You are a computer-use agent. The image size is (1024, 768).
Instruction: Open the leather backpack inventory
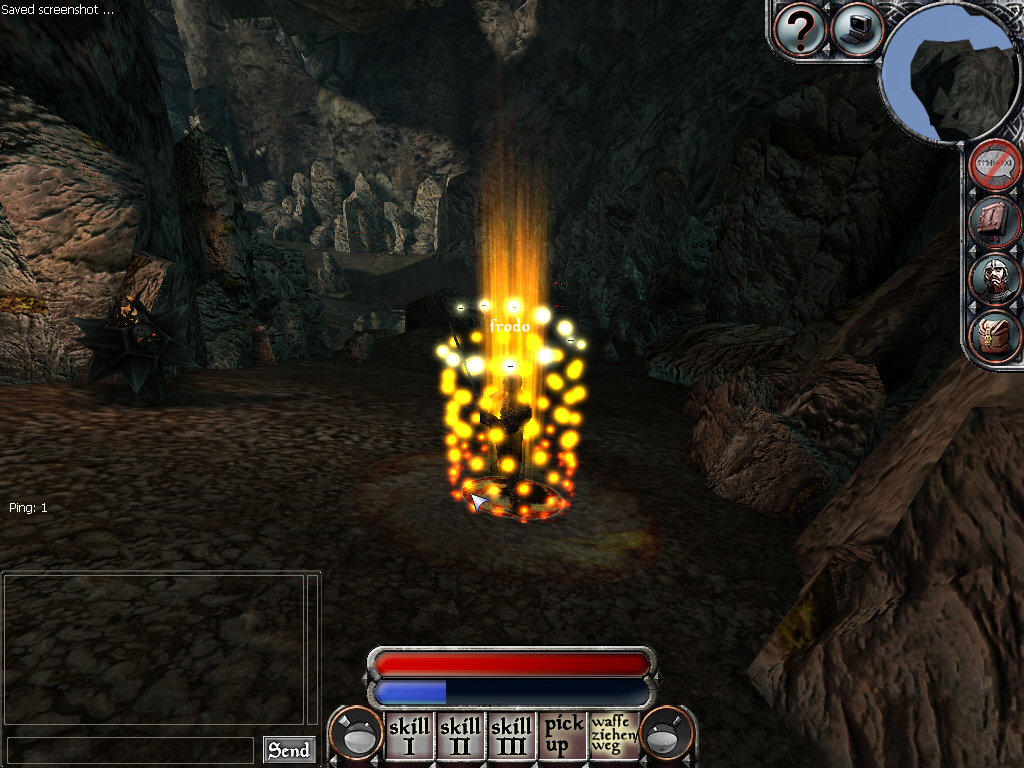click(x=995, y=337)
